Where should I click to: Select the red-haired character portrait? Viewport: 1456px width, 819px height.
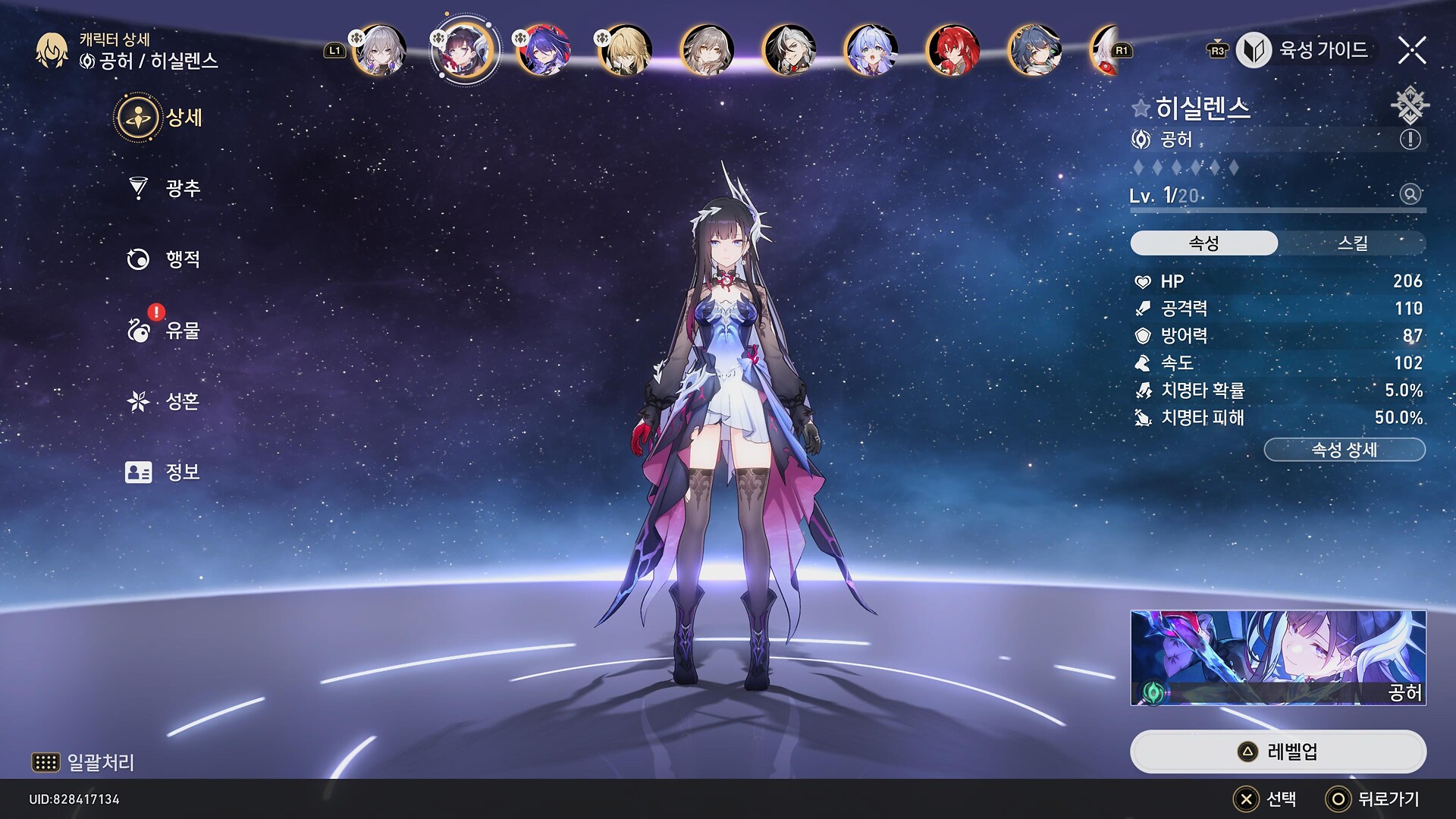[952, 50]
